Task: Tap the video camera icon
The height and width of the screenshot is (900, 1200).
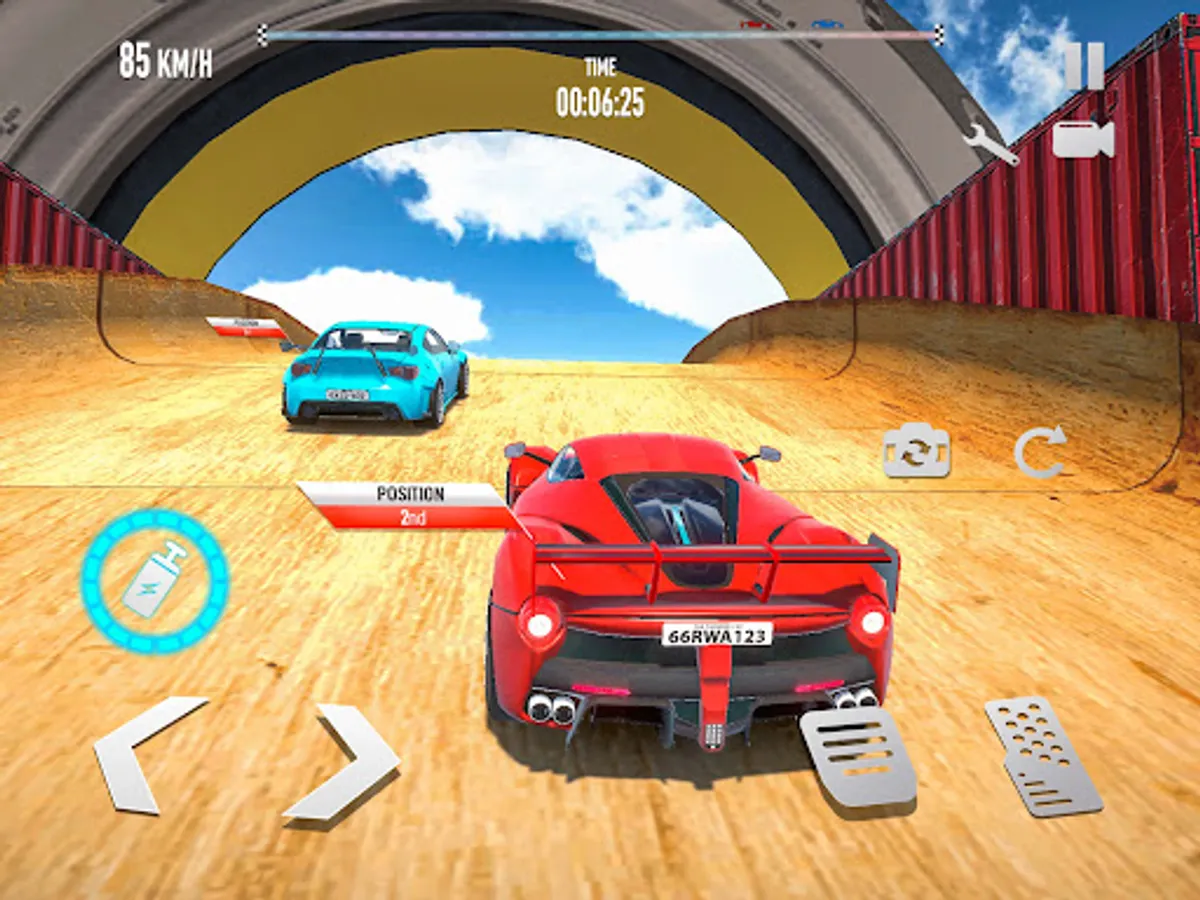Action: tap(1083, 139)
